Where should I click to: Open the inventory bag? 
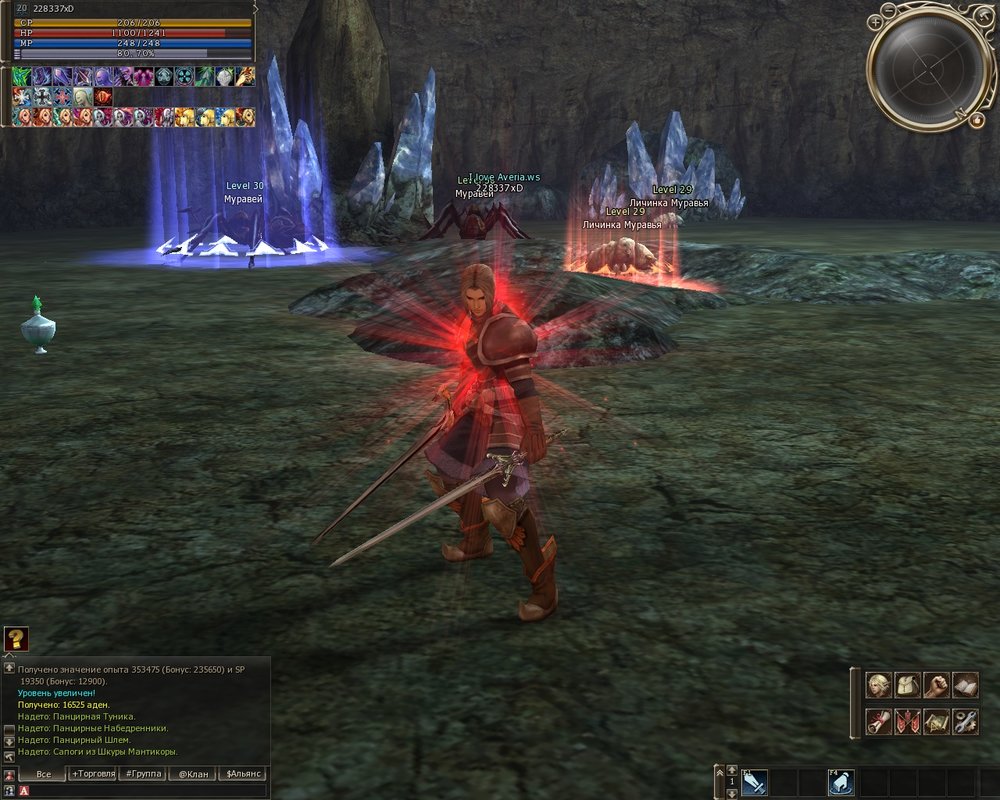click(907, 685)
